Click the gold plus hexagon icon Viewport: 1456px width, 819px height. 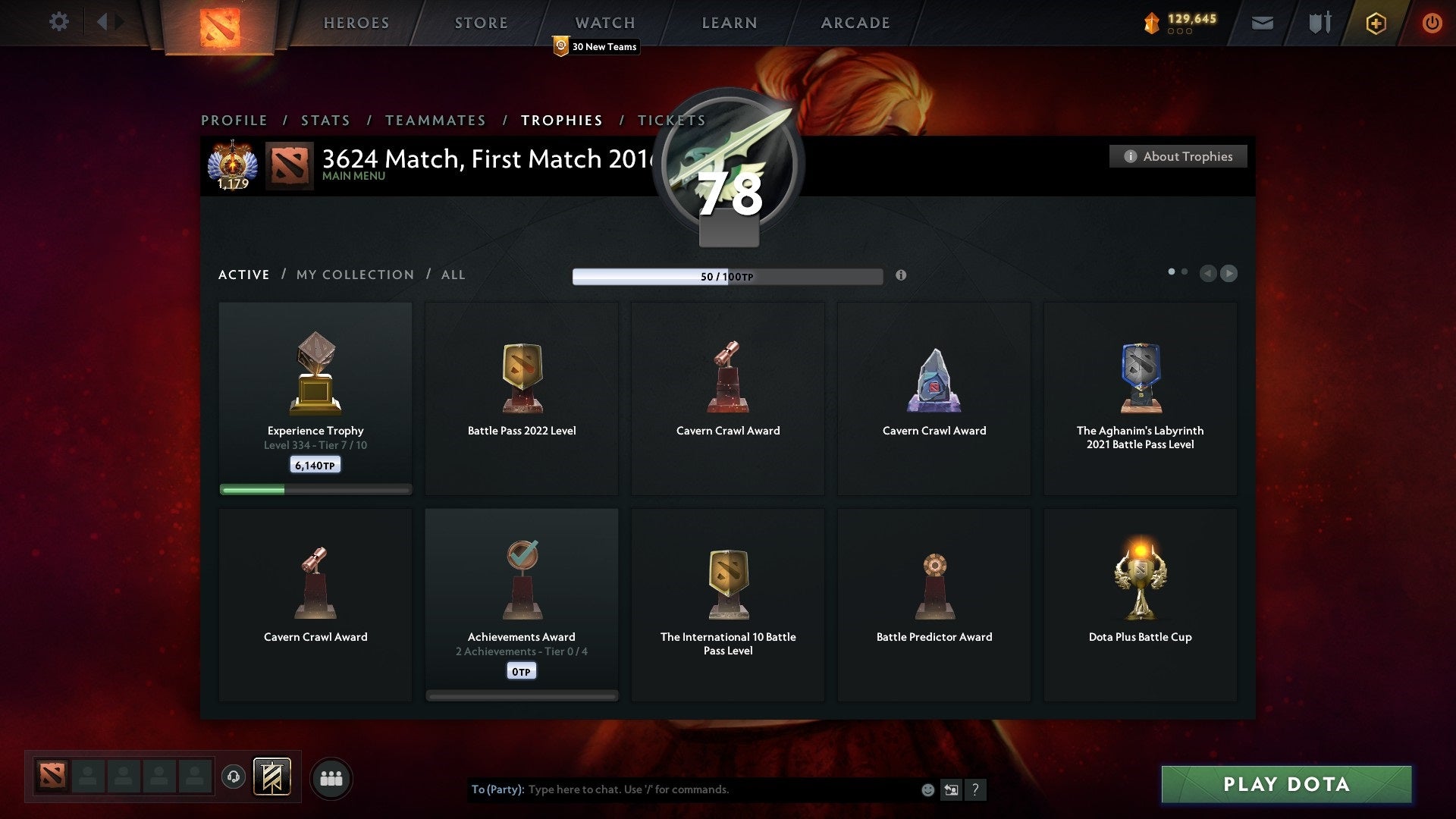click(x=1376, y=23)
